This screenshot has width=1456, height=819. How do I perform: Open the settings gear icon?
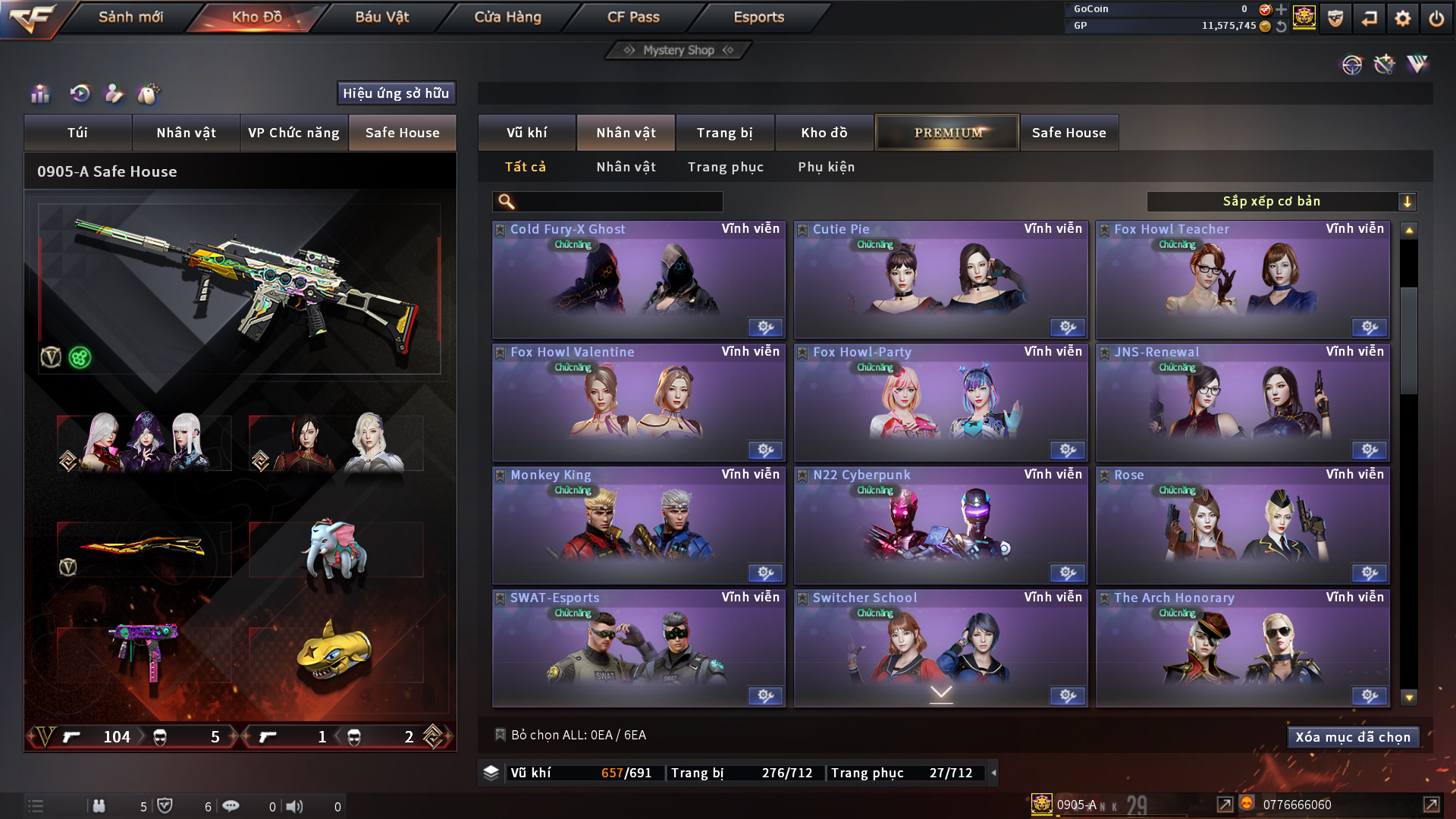pos(1402,18)
